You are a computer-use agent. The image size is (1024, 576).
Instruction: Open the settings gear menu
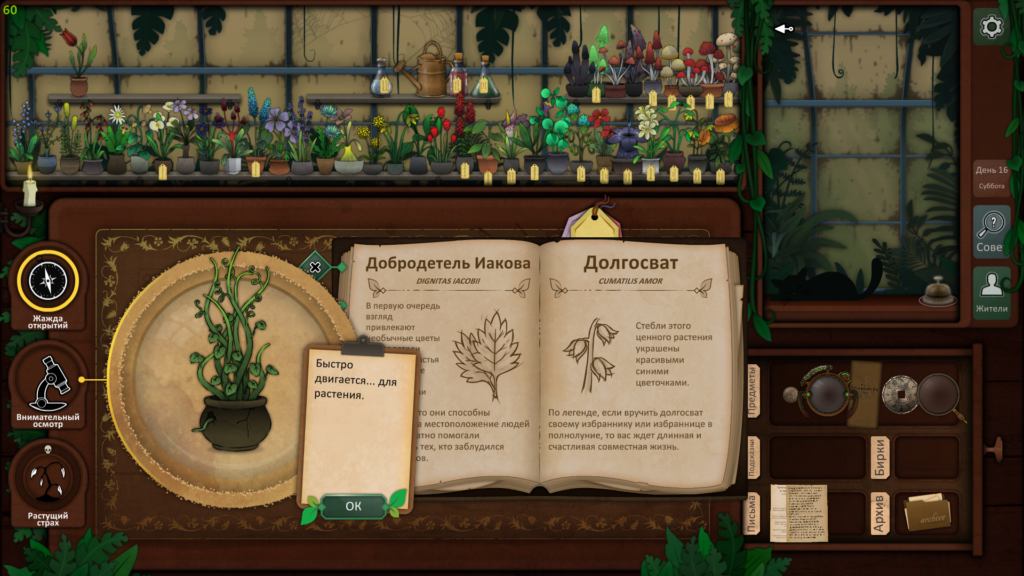click(991, 27)
